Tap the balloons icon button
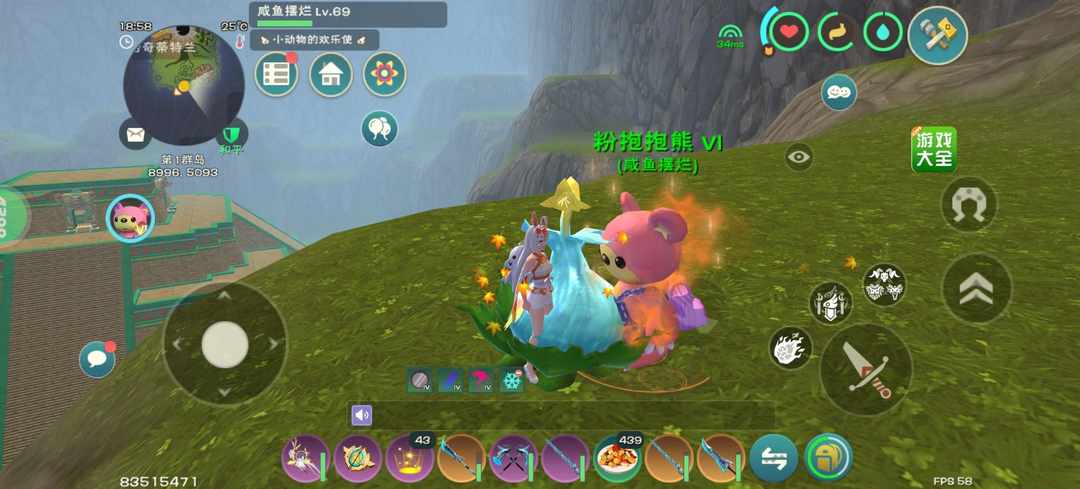The image size is (1080, 489). [x=379, y=128]
